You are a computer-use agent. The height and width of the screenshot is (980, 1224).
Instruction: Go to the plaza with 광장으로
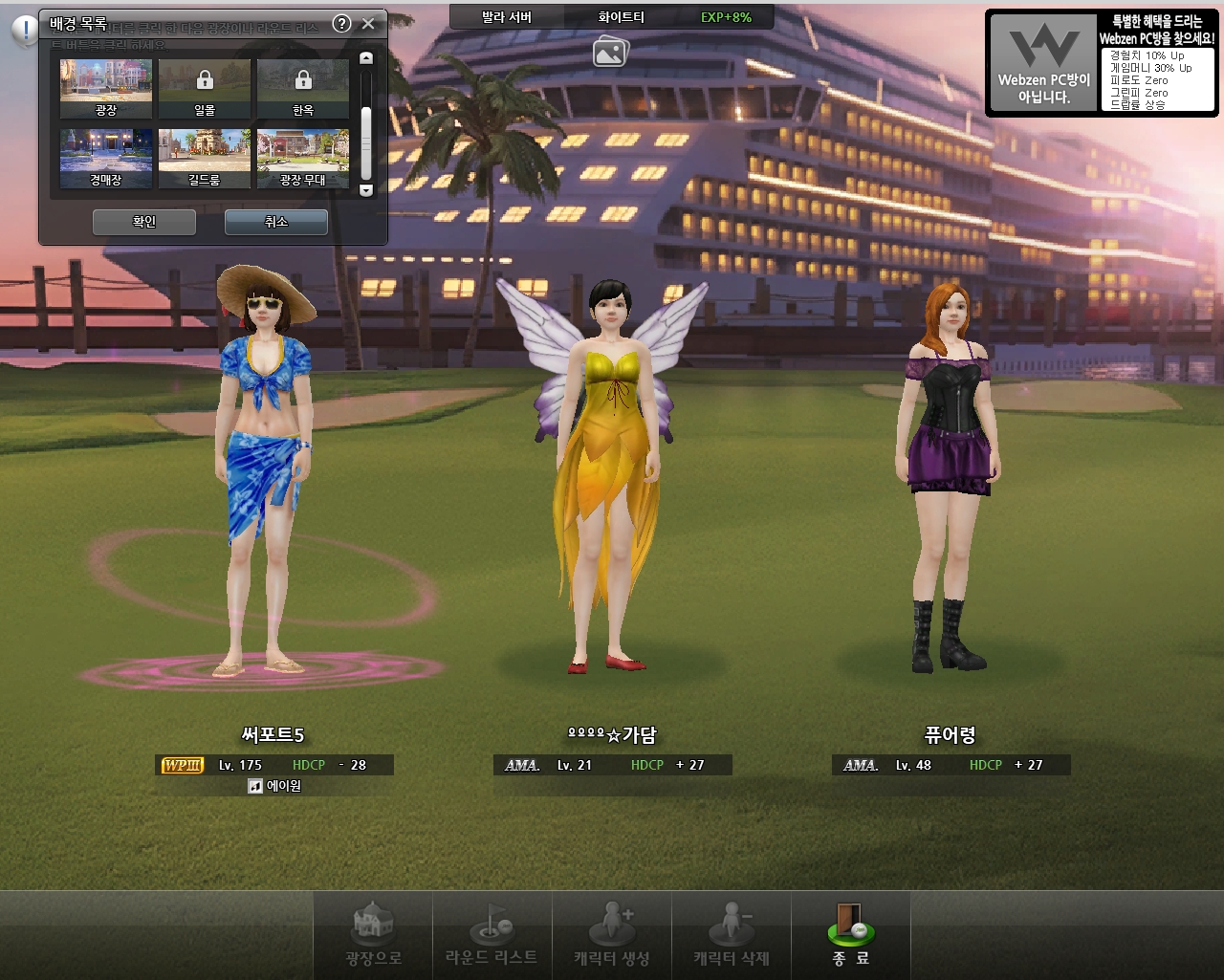click(373, 935)
